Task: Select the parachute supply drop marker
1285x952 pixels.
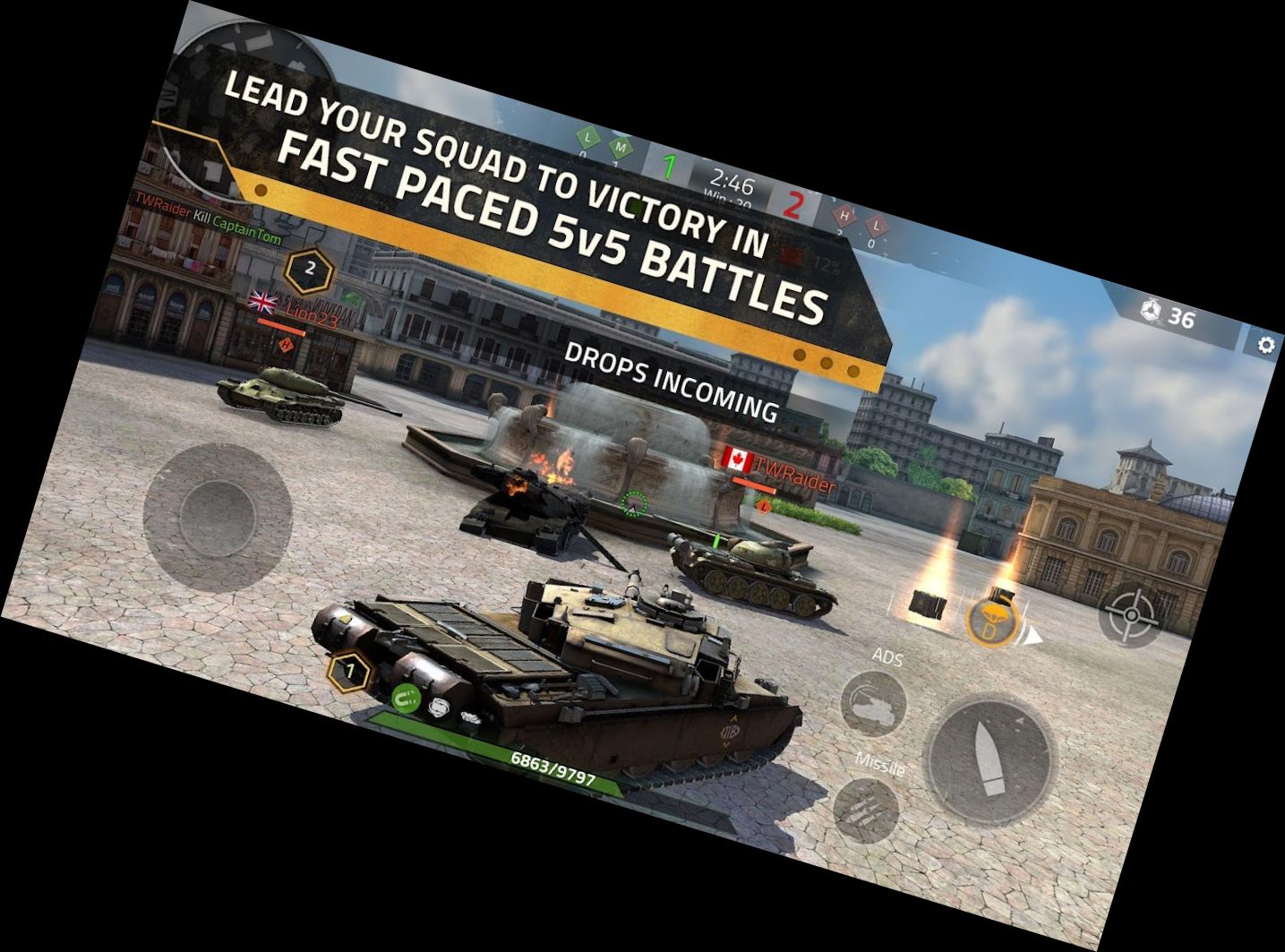Action: [990, 620]
